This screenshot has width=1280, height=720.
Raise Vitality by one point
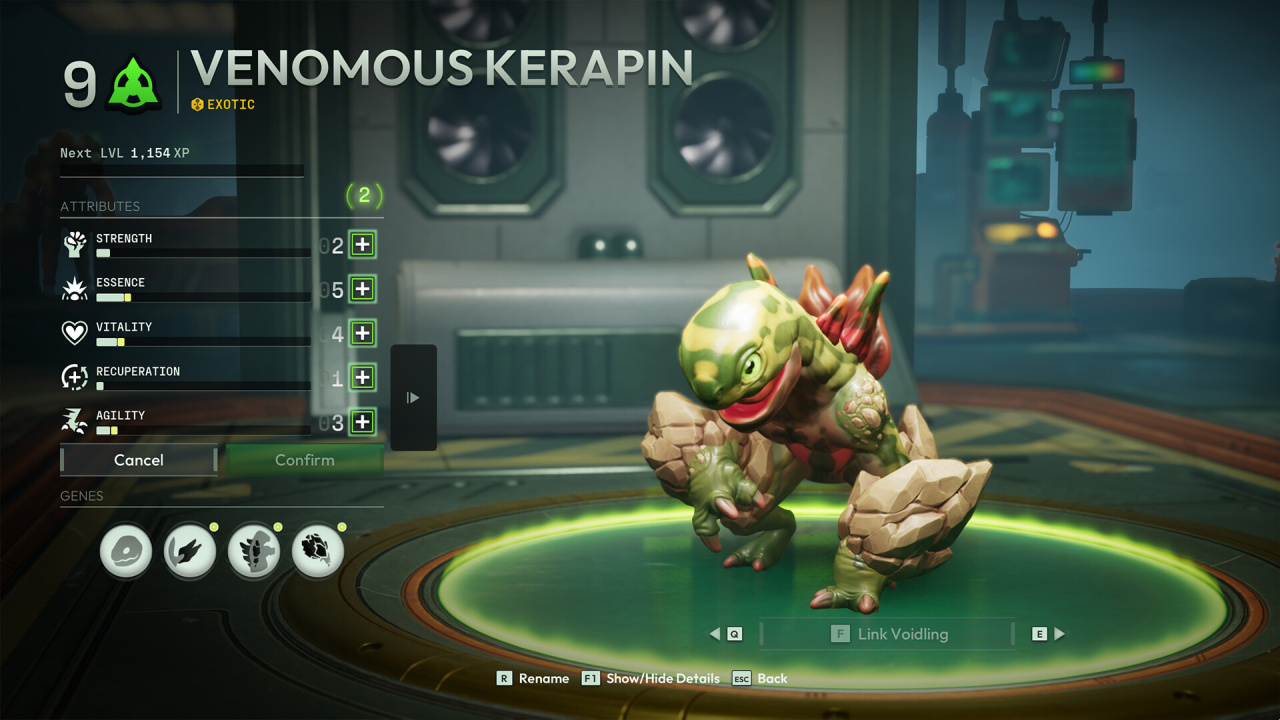pos(362,333)
